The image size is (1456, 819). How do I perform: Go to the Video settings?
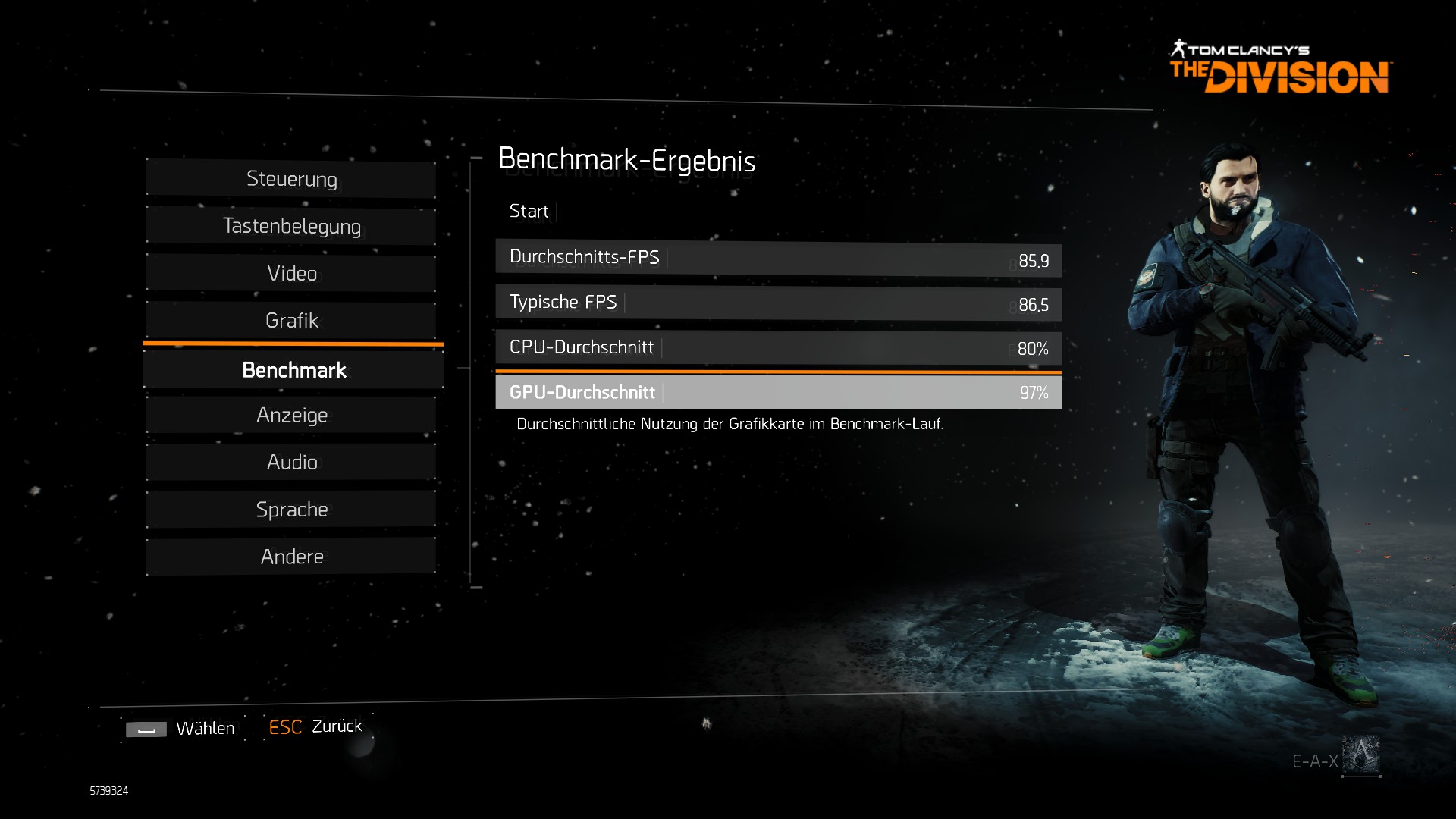[291, 274]
